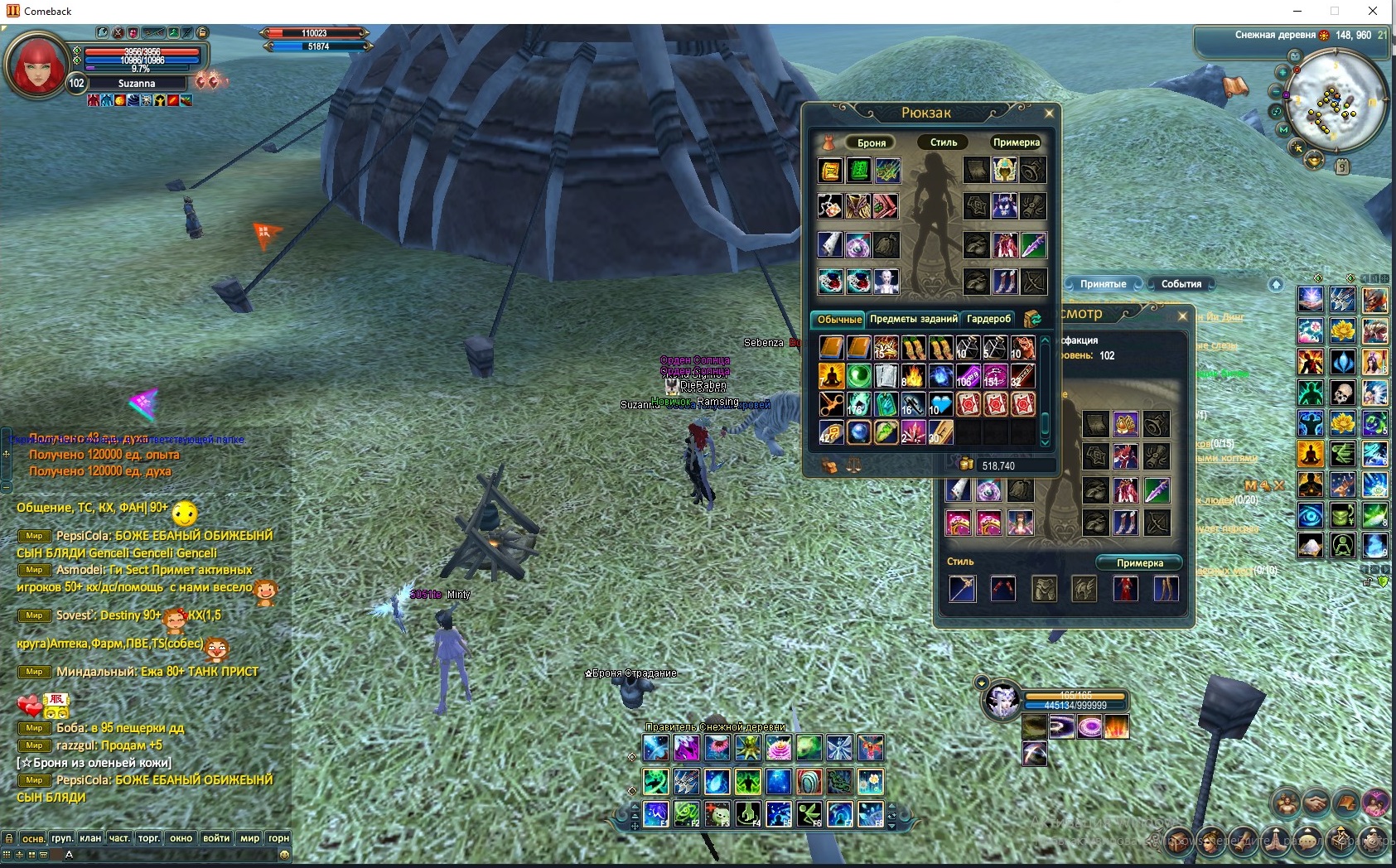Close the Рюкзак inventory window

(1049, 113)
